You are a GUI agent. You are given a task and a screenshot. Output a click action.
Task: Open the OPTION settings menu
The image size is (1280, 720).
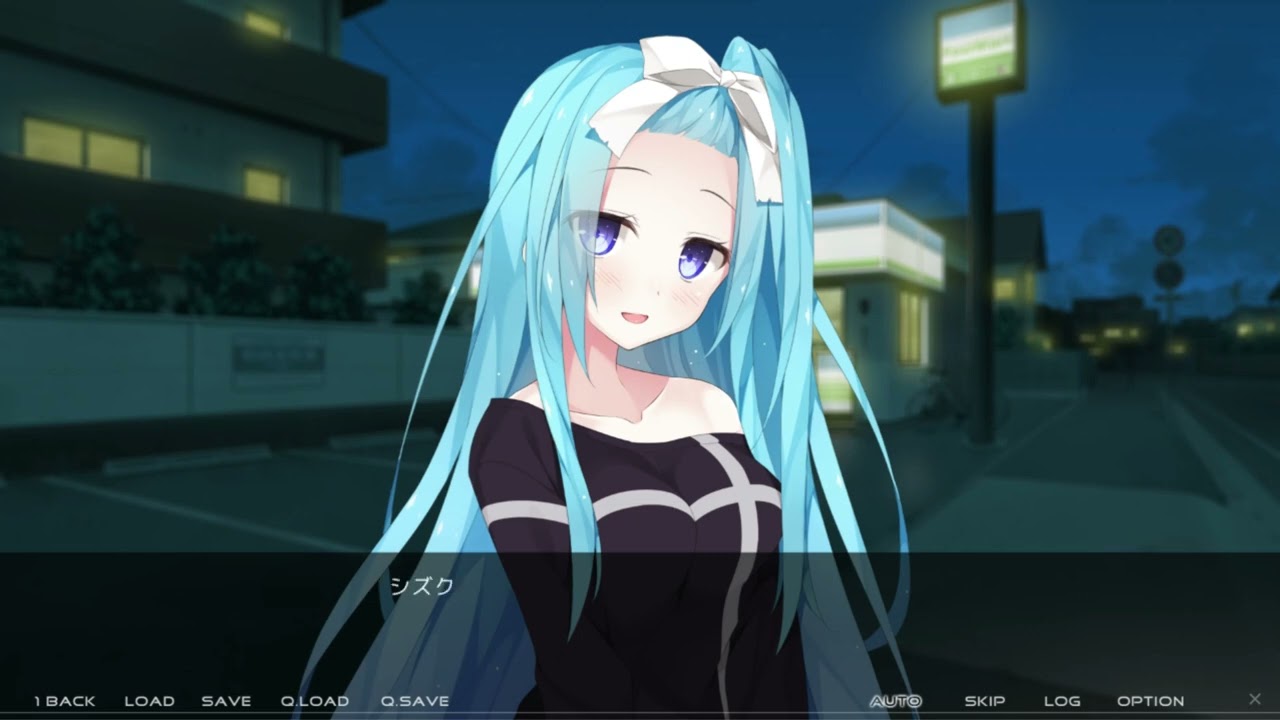point(1150,701)
